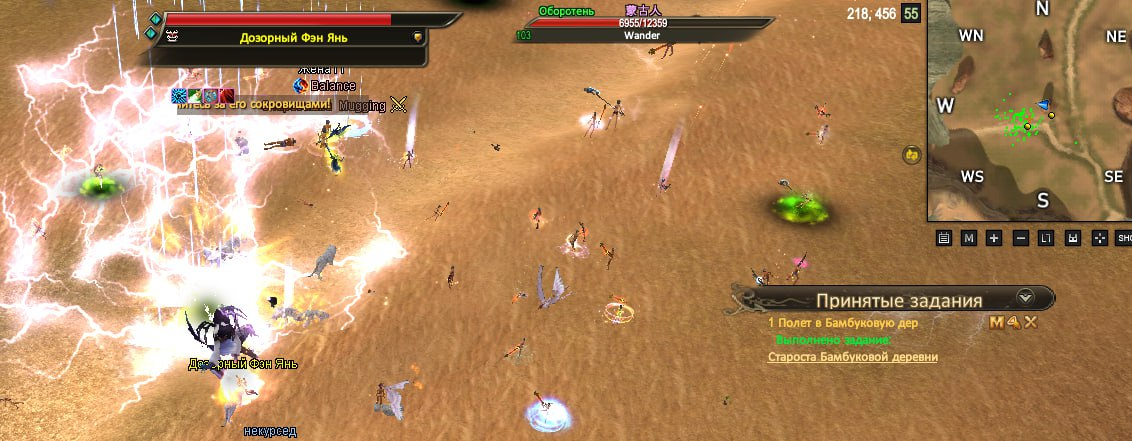Click the quest tracker's gold feather icon

1013,322
